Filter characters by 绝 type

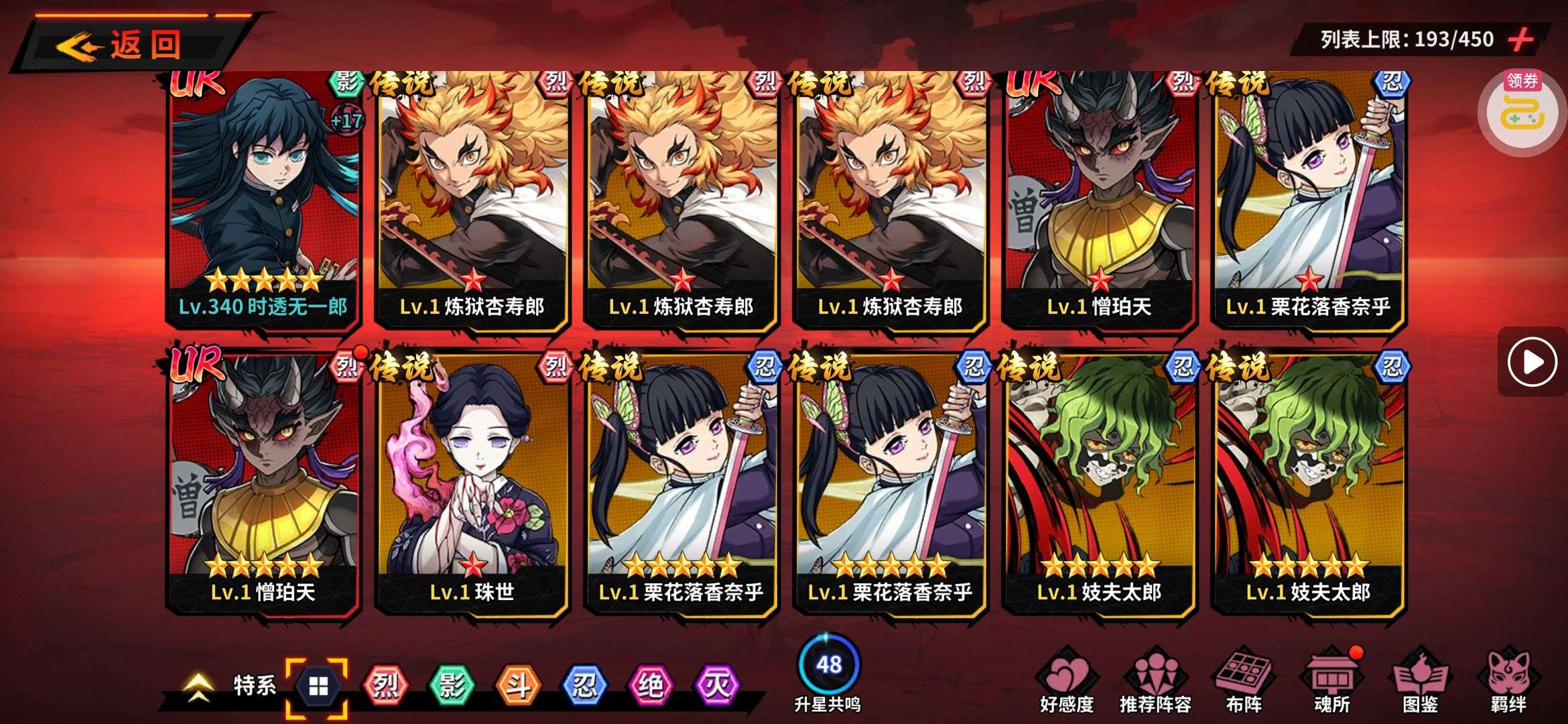point(650,686)
